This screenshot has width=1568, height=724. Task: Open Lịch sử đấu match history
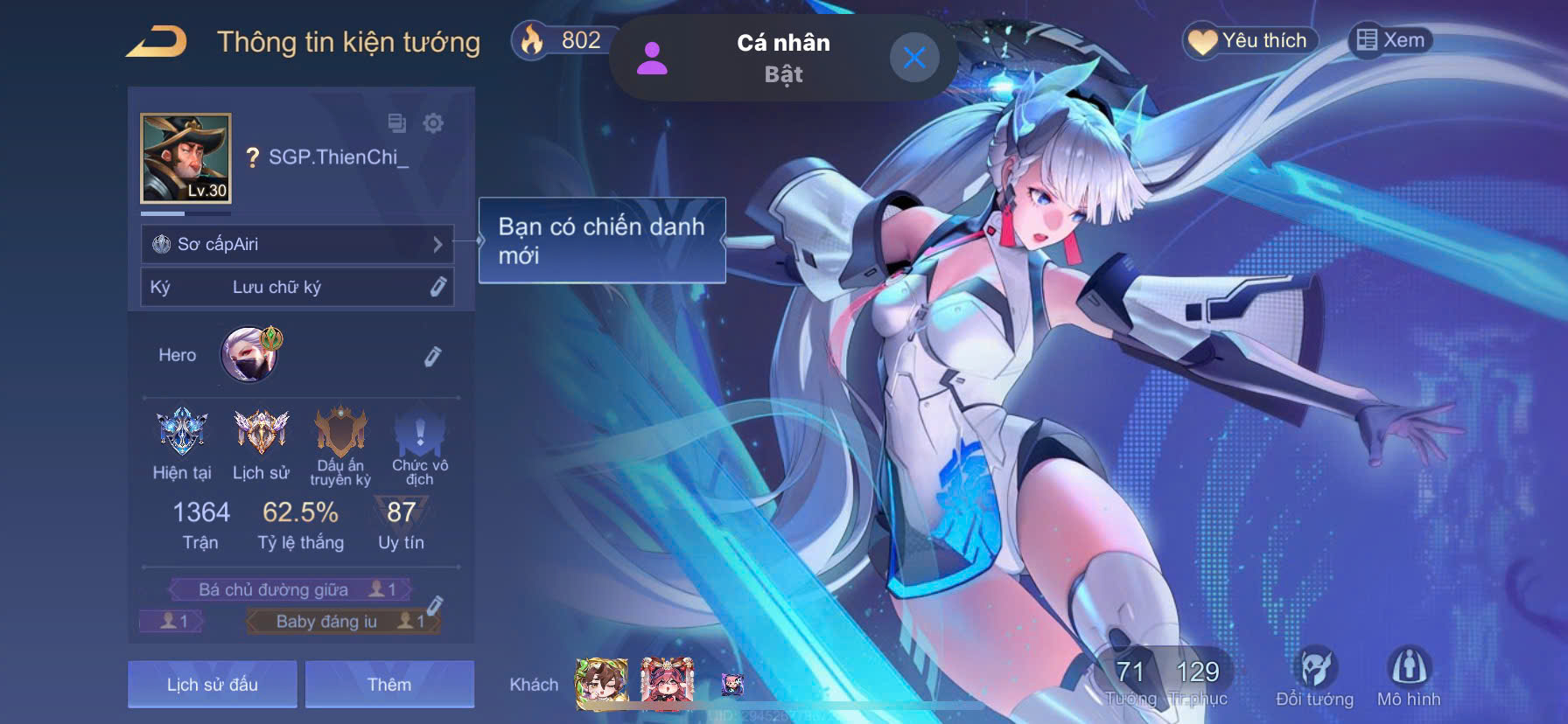(x=212, y=685)
